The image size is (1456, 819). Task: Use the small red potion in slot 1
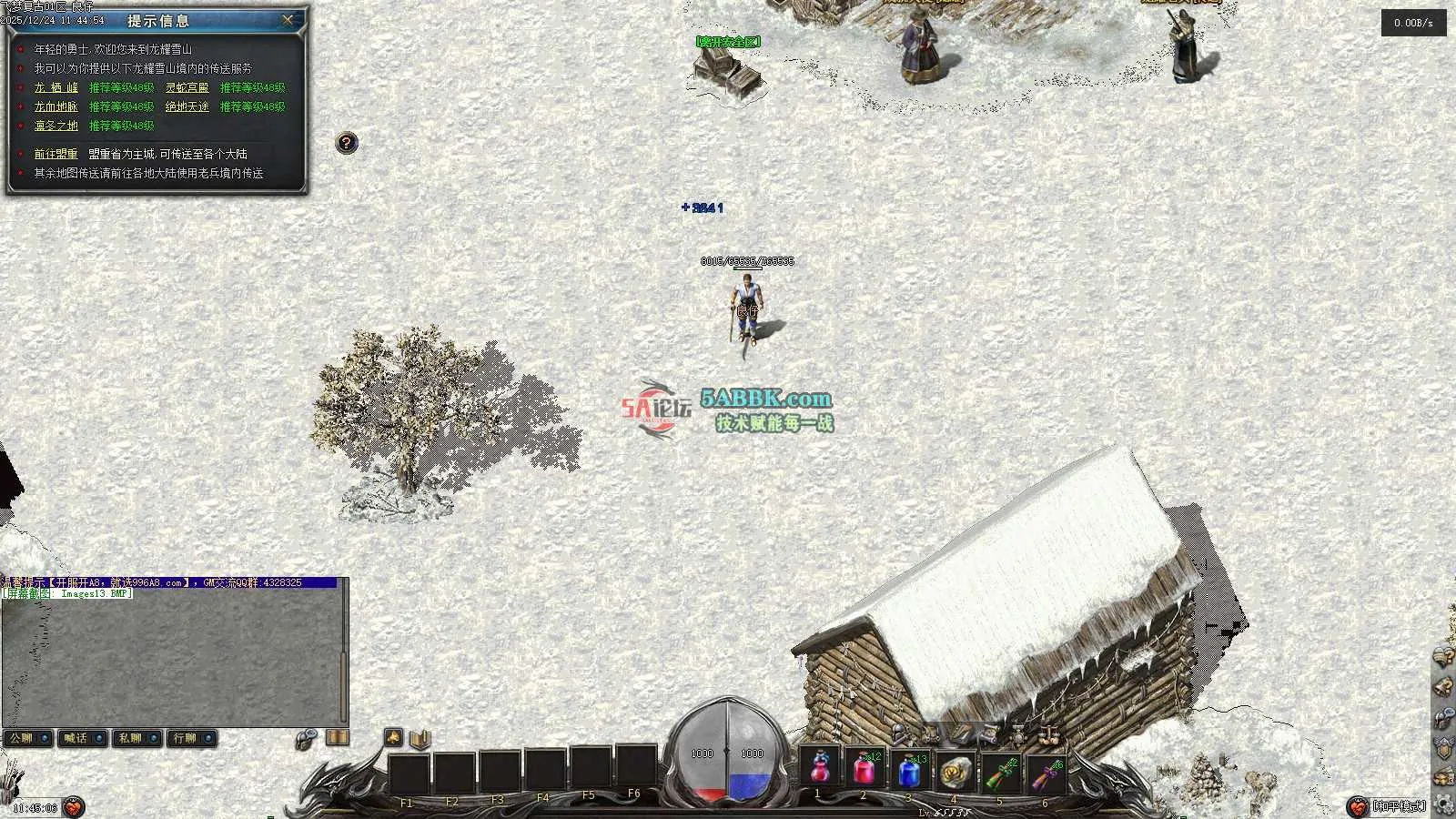[x=819, y=771]
